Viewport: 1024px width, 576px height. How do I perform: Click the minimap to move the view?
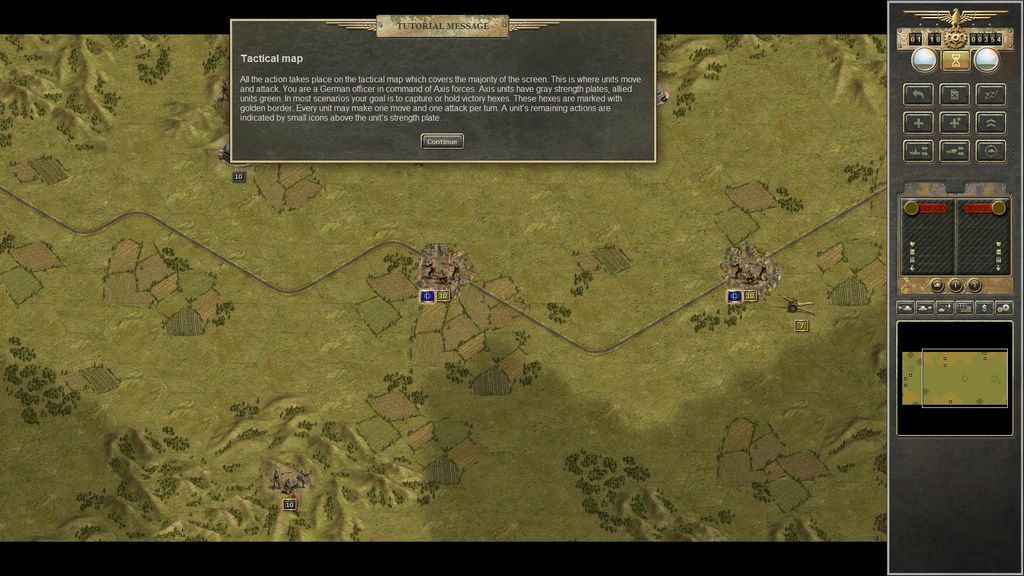click(x=953, y=378)
